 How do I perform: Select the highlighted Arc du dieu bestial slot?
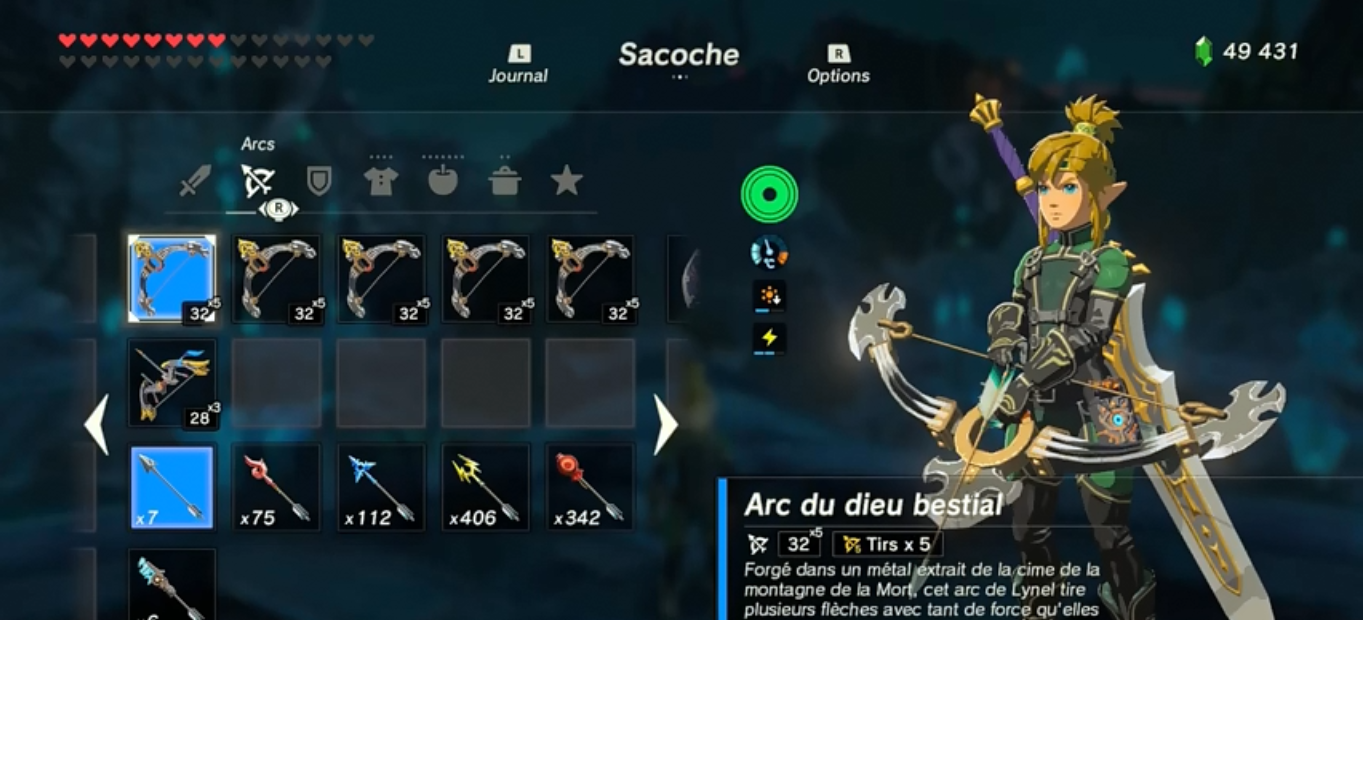(x=172, y=279)
